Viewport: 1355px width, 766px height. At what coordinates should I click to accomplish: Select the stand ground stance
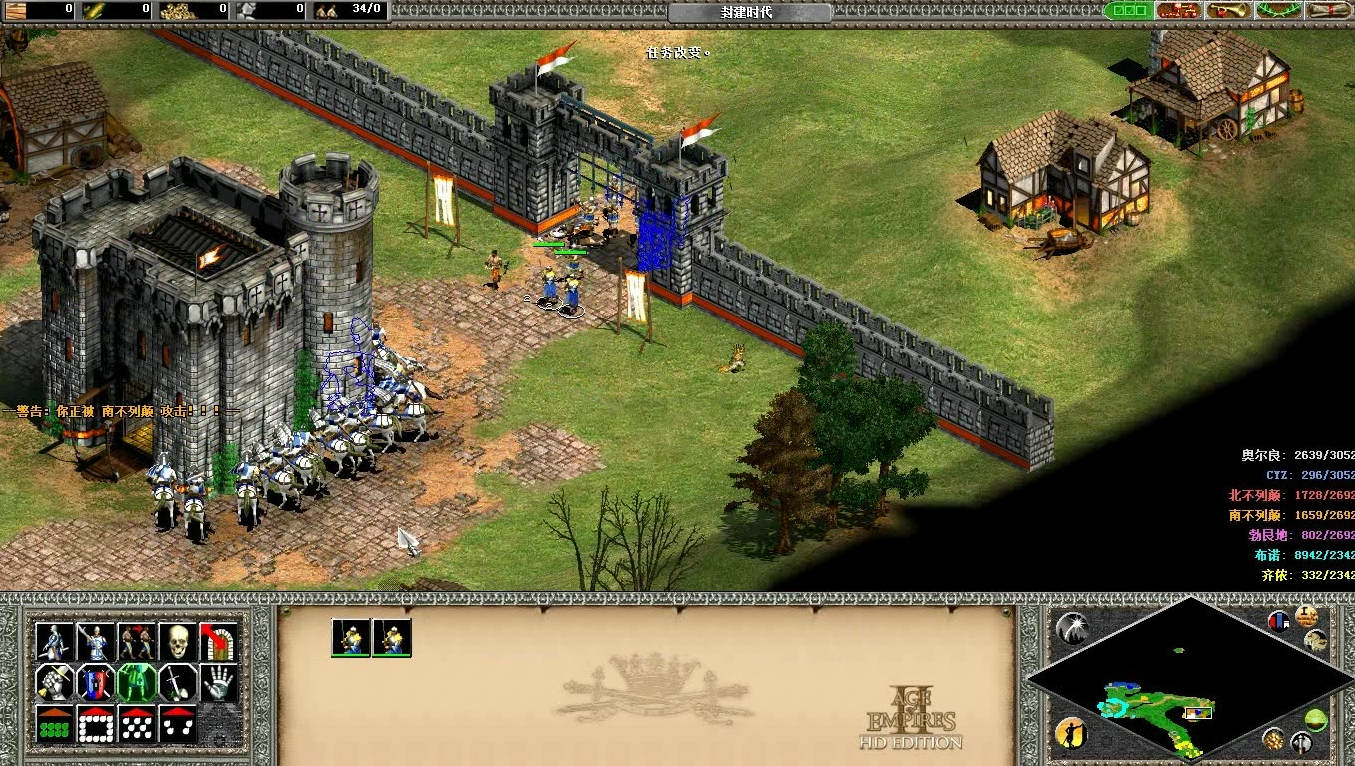[137, 682]
